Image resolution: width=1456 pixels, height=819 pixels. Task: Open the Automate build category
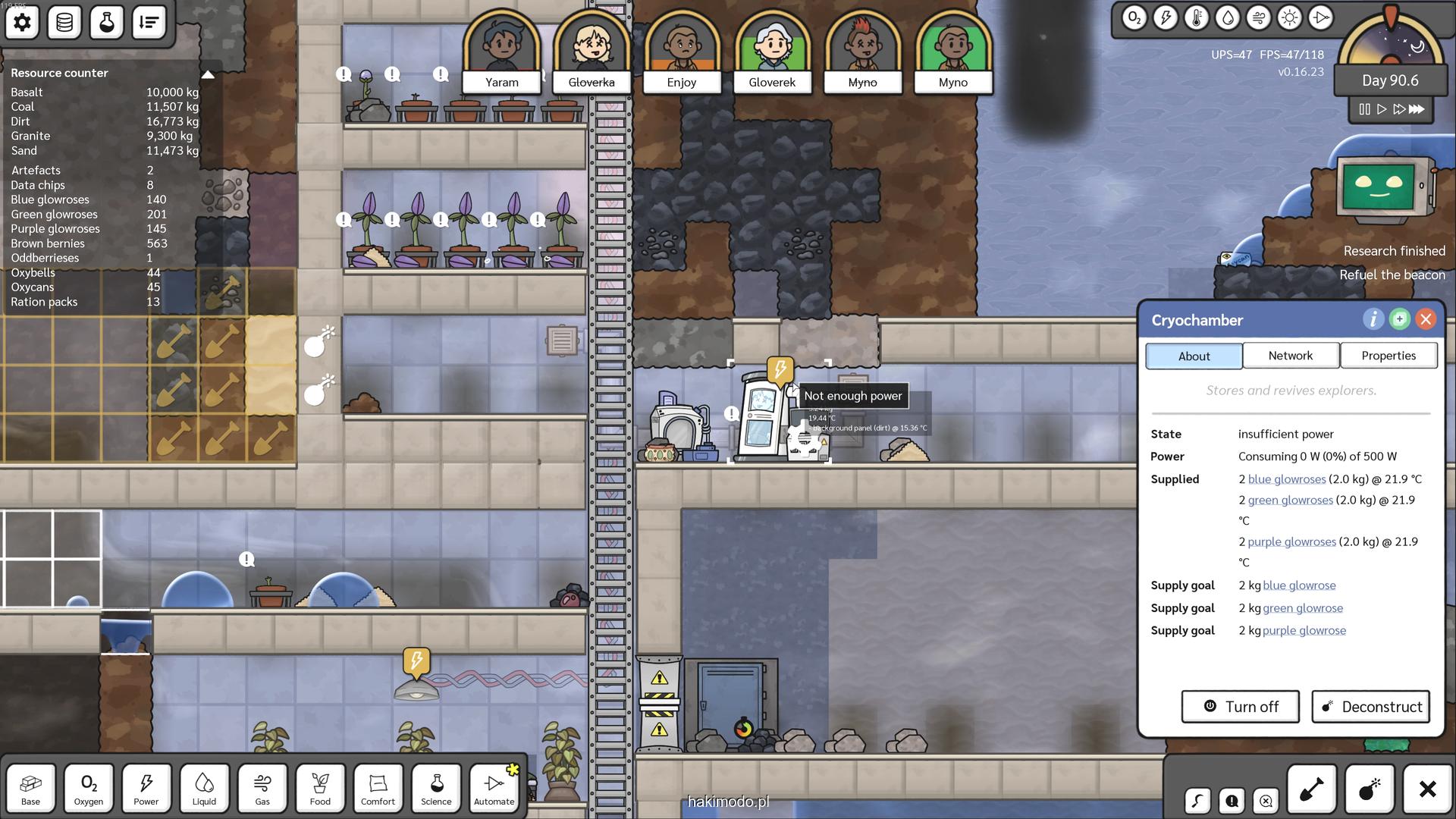(x=494, y=789)
